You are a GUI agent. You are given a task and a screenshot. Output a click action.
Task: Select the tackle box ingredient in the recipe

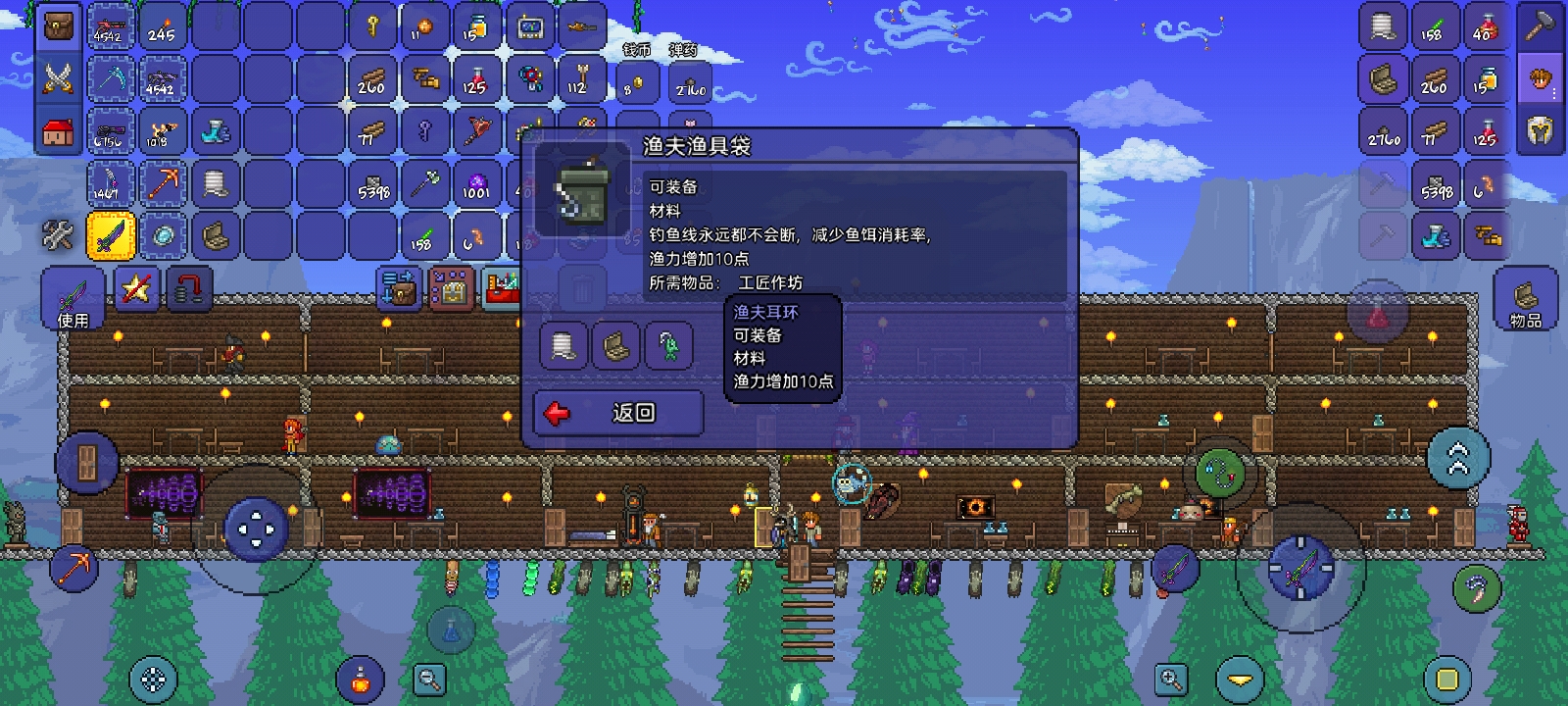(x=614, y=346)
